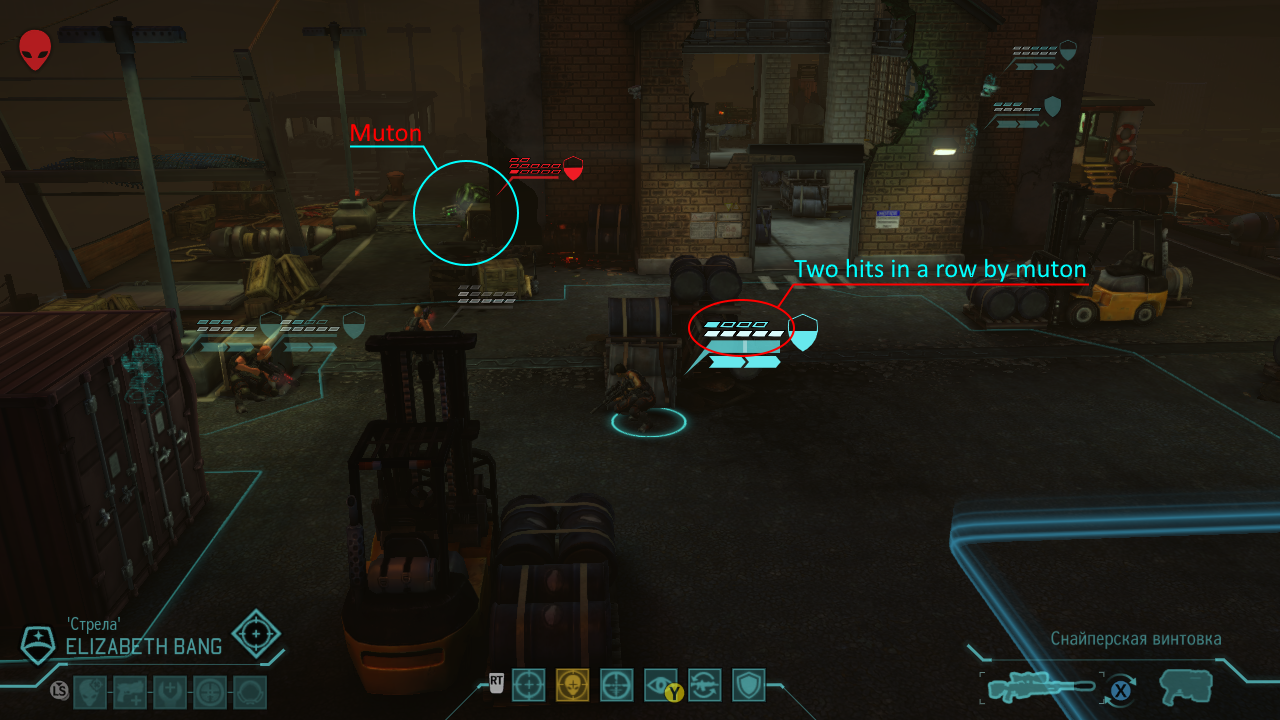1280x720 pixels.
Task: Activate the standard Fire weapon ability
Action: coord(528,685)
